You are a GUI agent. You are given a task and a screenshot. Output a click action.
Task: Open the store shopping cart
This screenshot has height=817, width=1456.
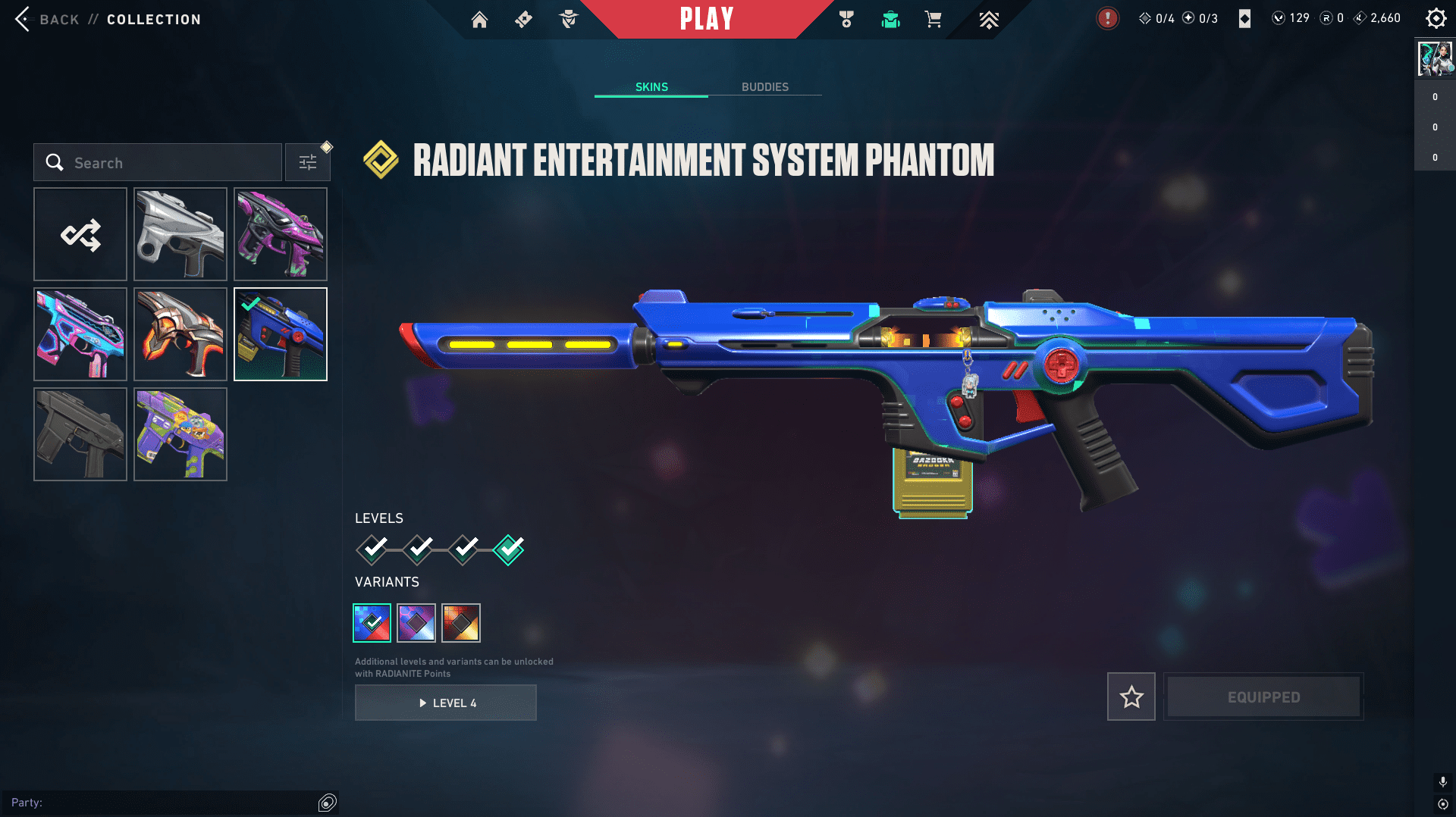click(933, 20)
